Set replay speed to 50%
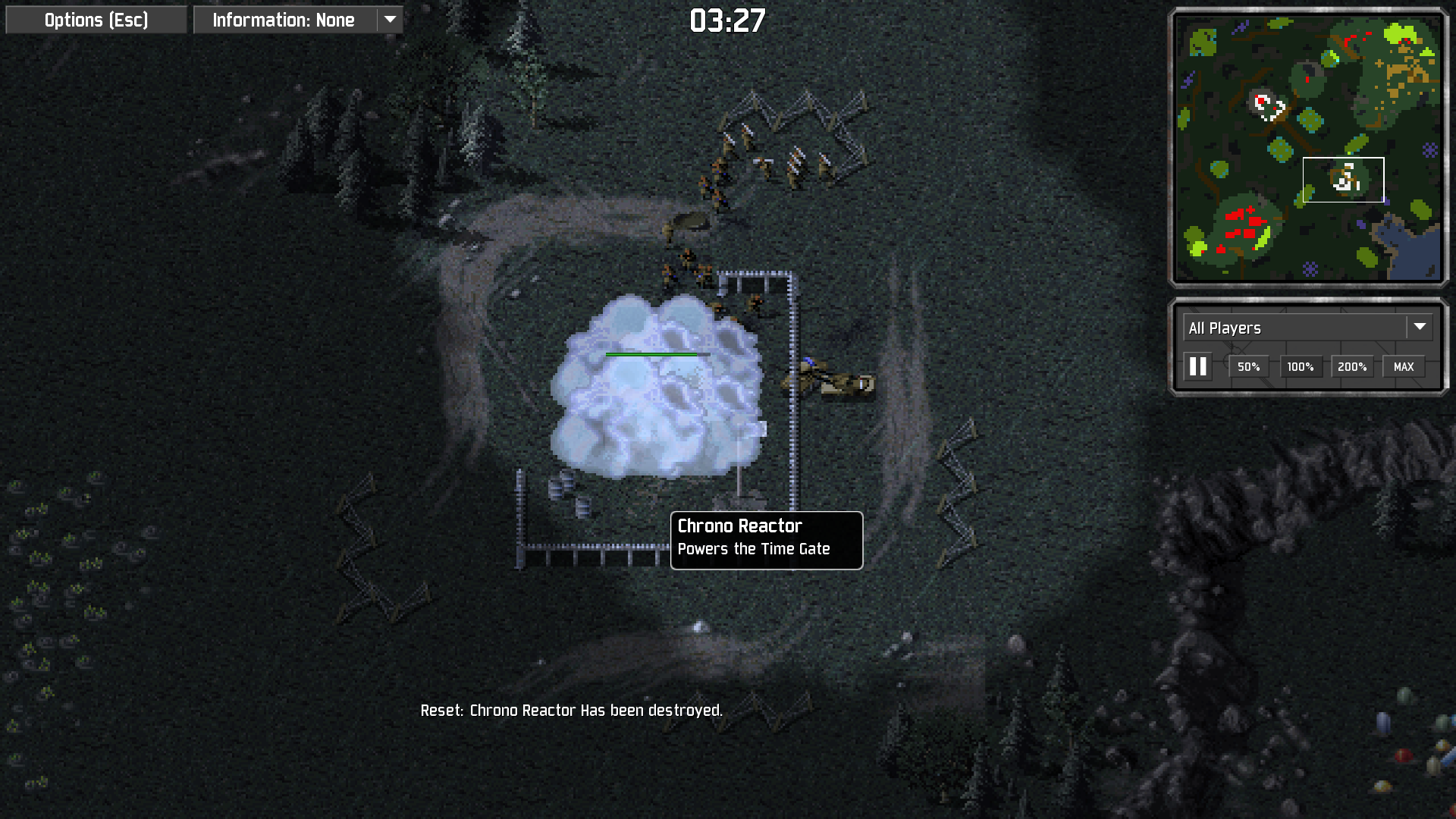Screen dimensions: 1456x819 (1248, 367)
